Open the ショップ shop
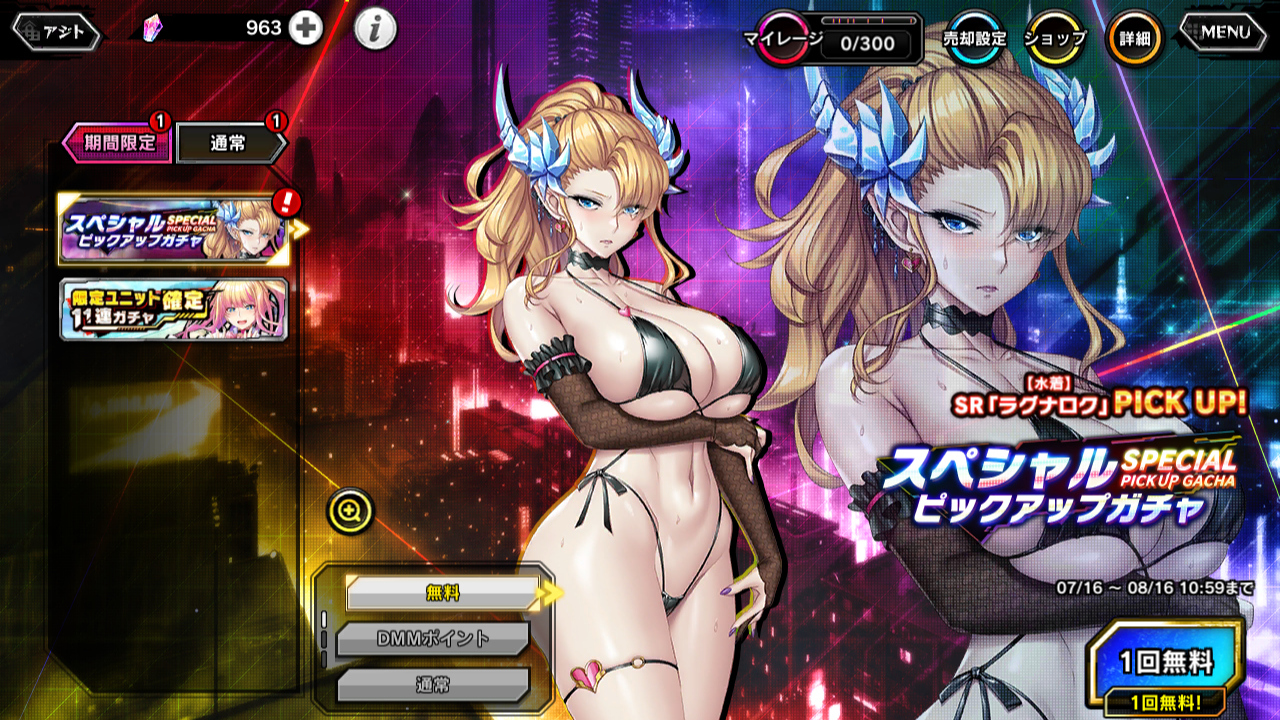The width and height of the screenshot is (1280, 720). [1055, 39]
